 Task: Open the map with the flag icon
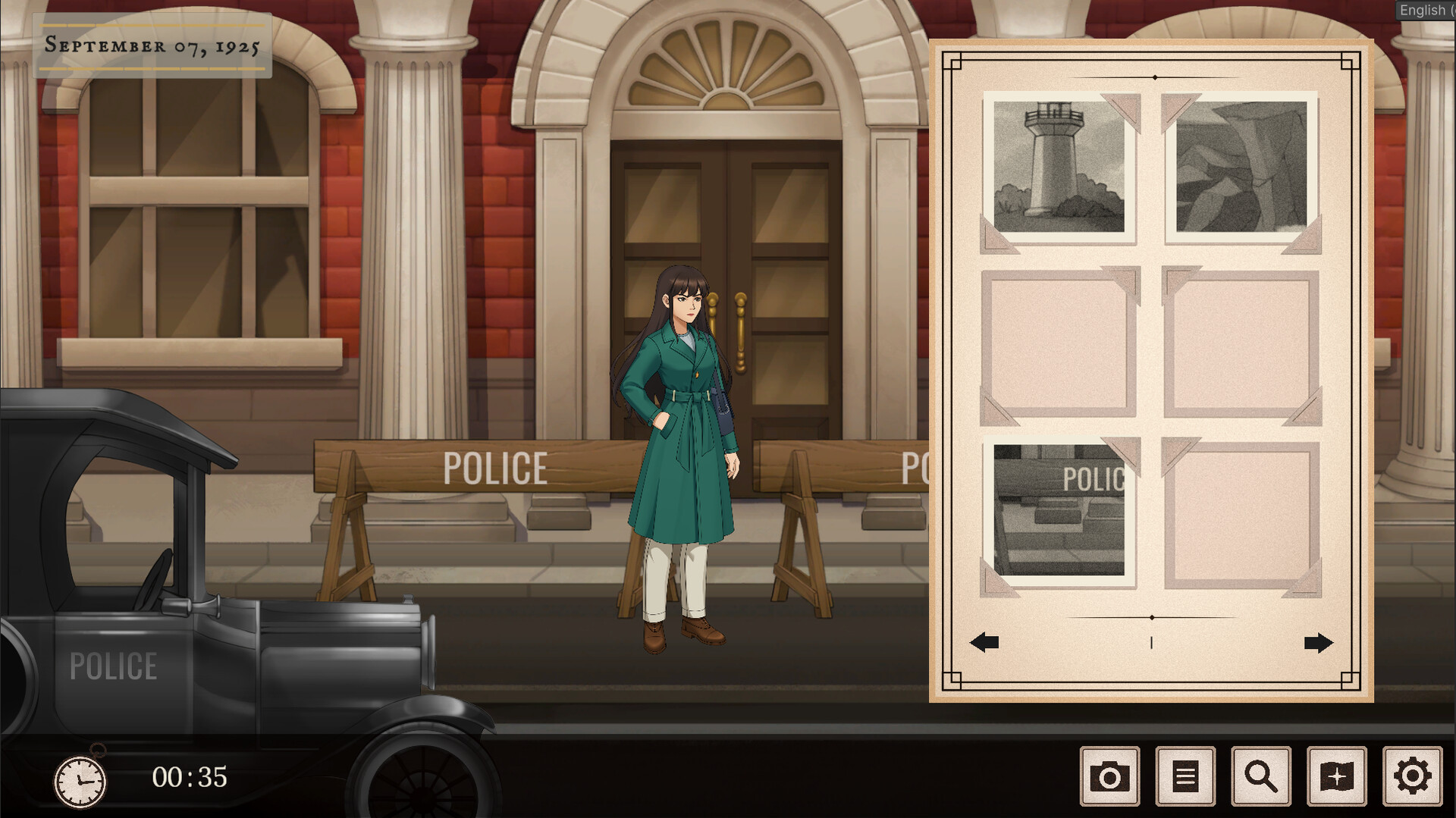[x=1335, y=775]
